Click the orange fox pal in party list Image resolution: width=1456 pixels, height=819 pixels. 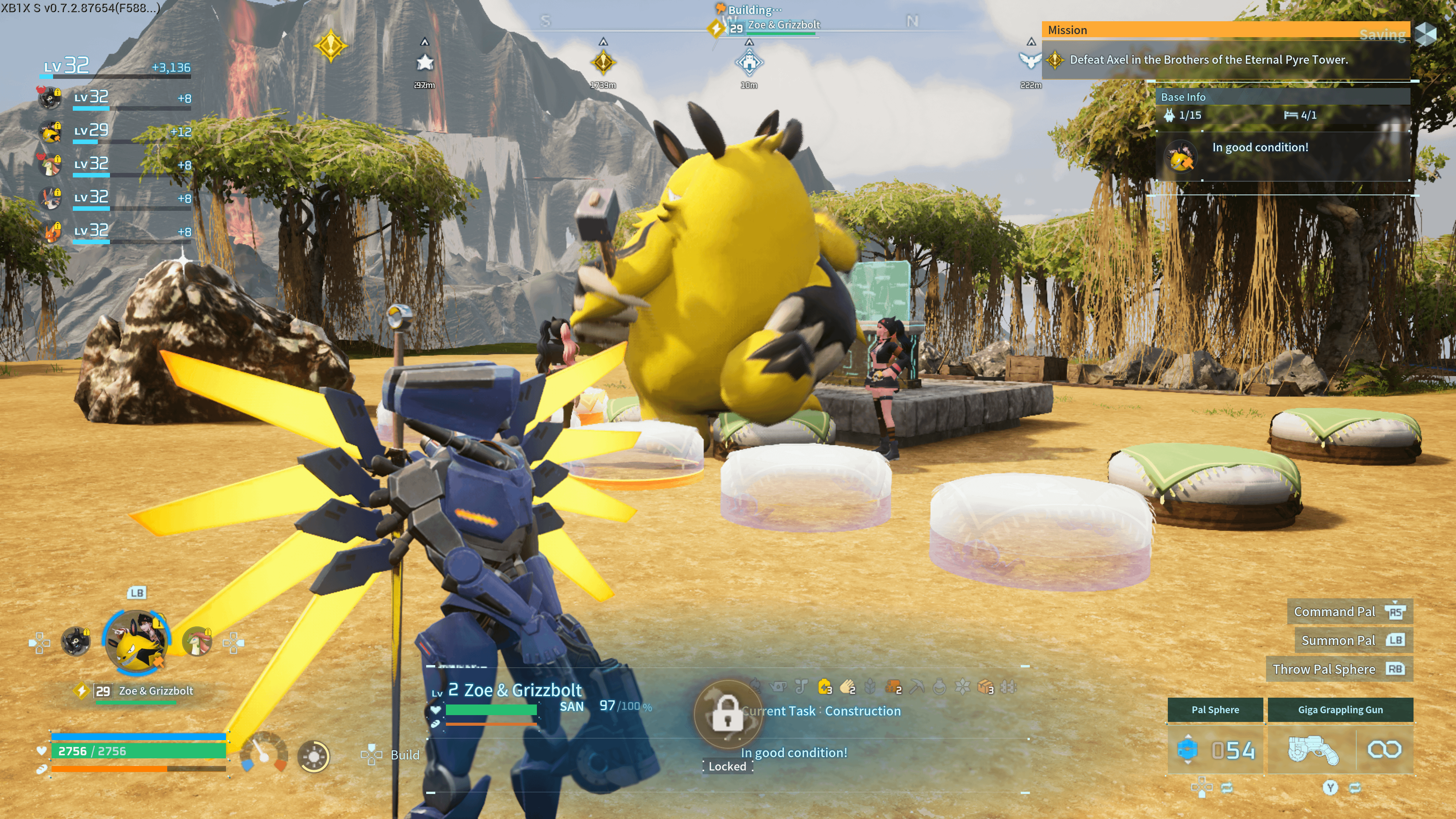point(52,231)
